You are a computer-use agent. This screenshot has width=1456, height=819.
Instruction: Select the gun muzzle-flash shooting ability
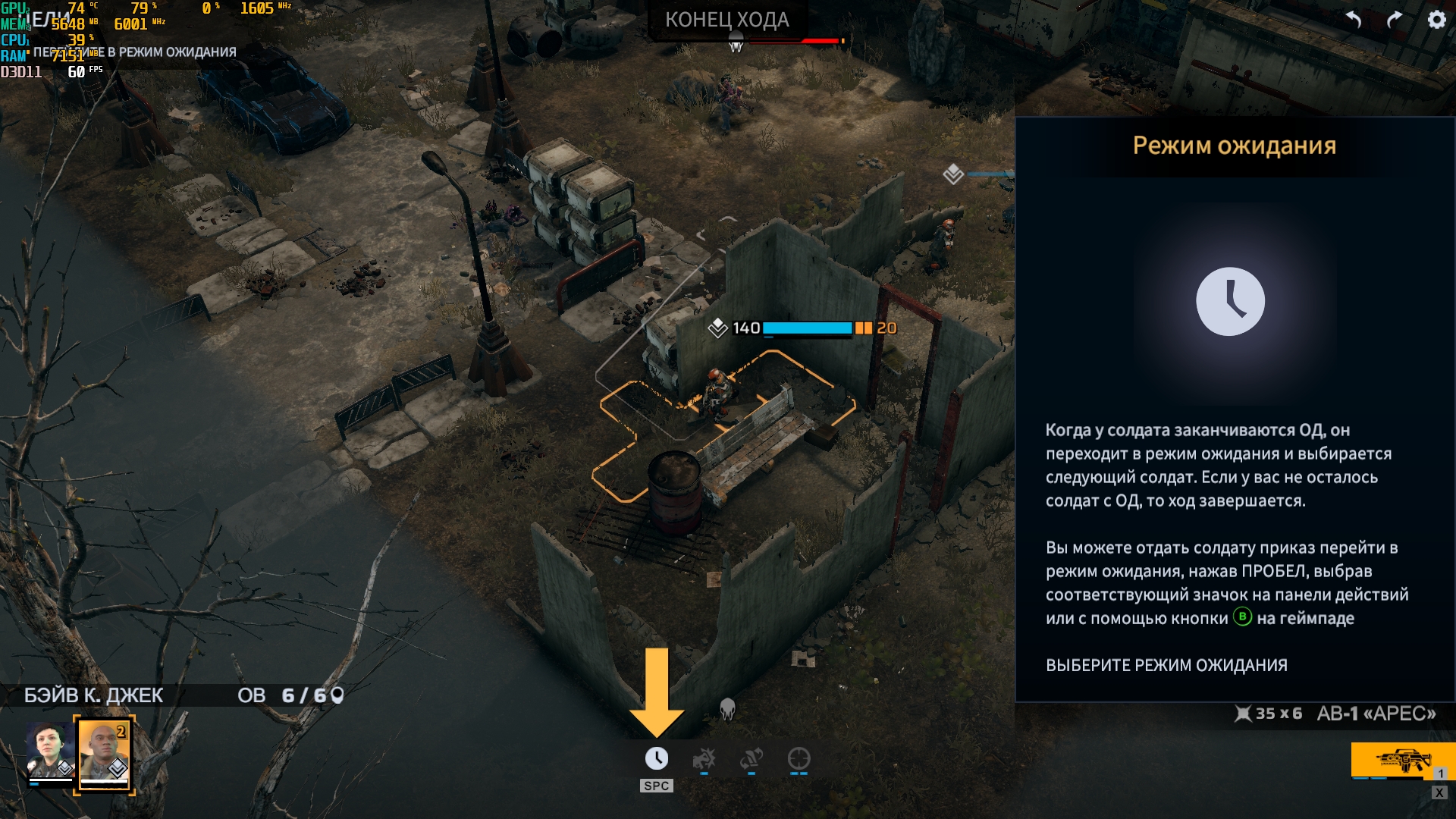point(704,758)
